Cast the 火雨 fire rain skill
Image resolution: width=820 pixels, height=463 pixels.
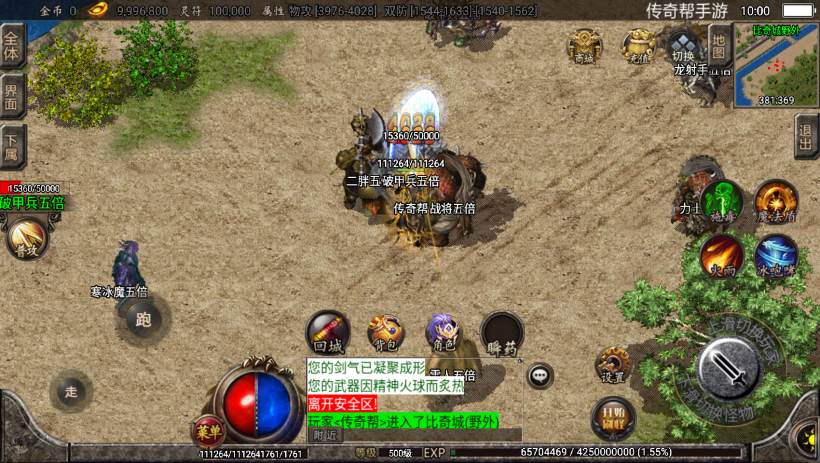720,255
